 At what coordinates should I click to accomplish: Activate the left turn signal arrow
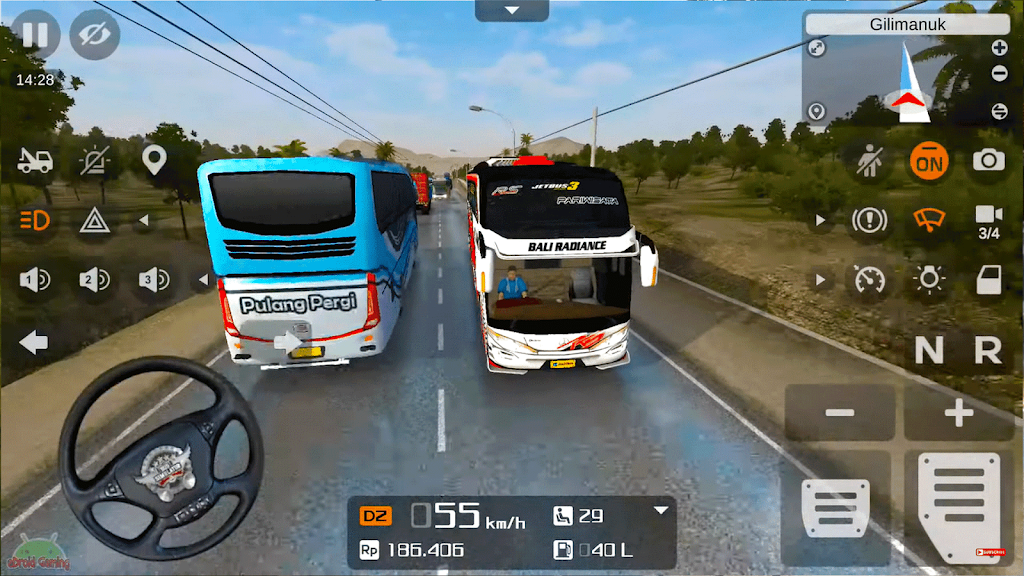click(x=34, y=343)
